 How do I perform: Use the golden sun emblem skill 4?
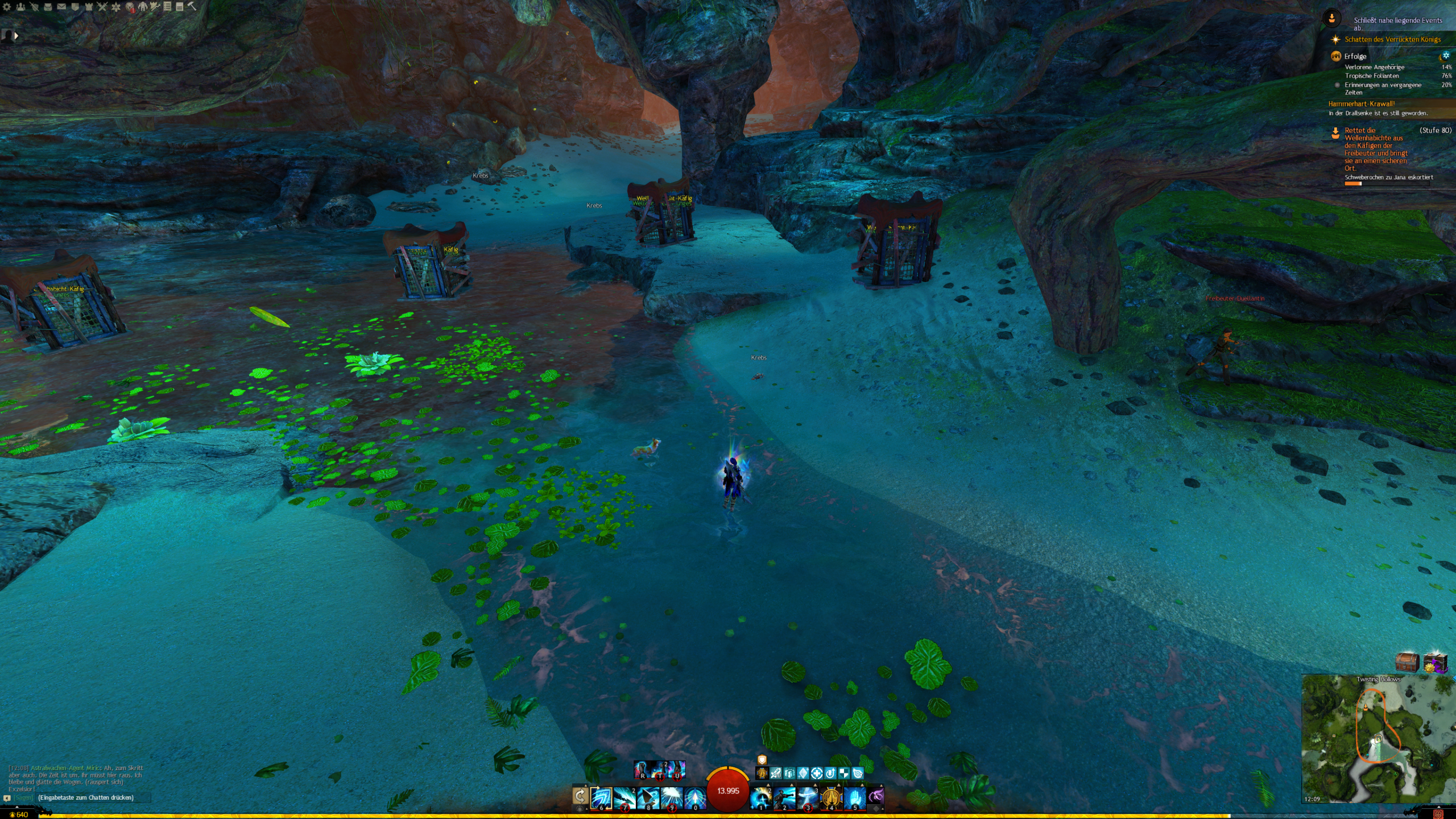tap(831, 797)
